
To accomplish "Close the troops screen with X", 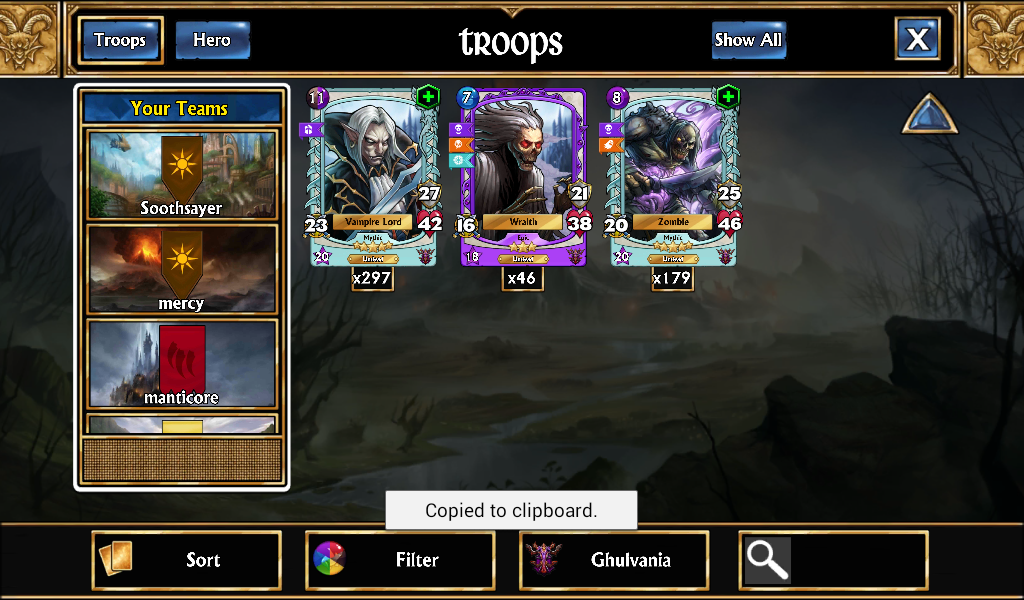I will click(917, 40).
